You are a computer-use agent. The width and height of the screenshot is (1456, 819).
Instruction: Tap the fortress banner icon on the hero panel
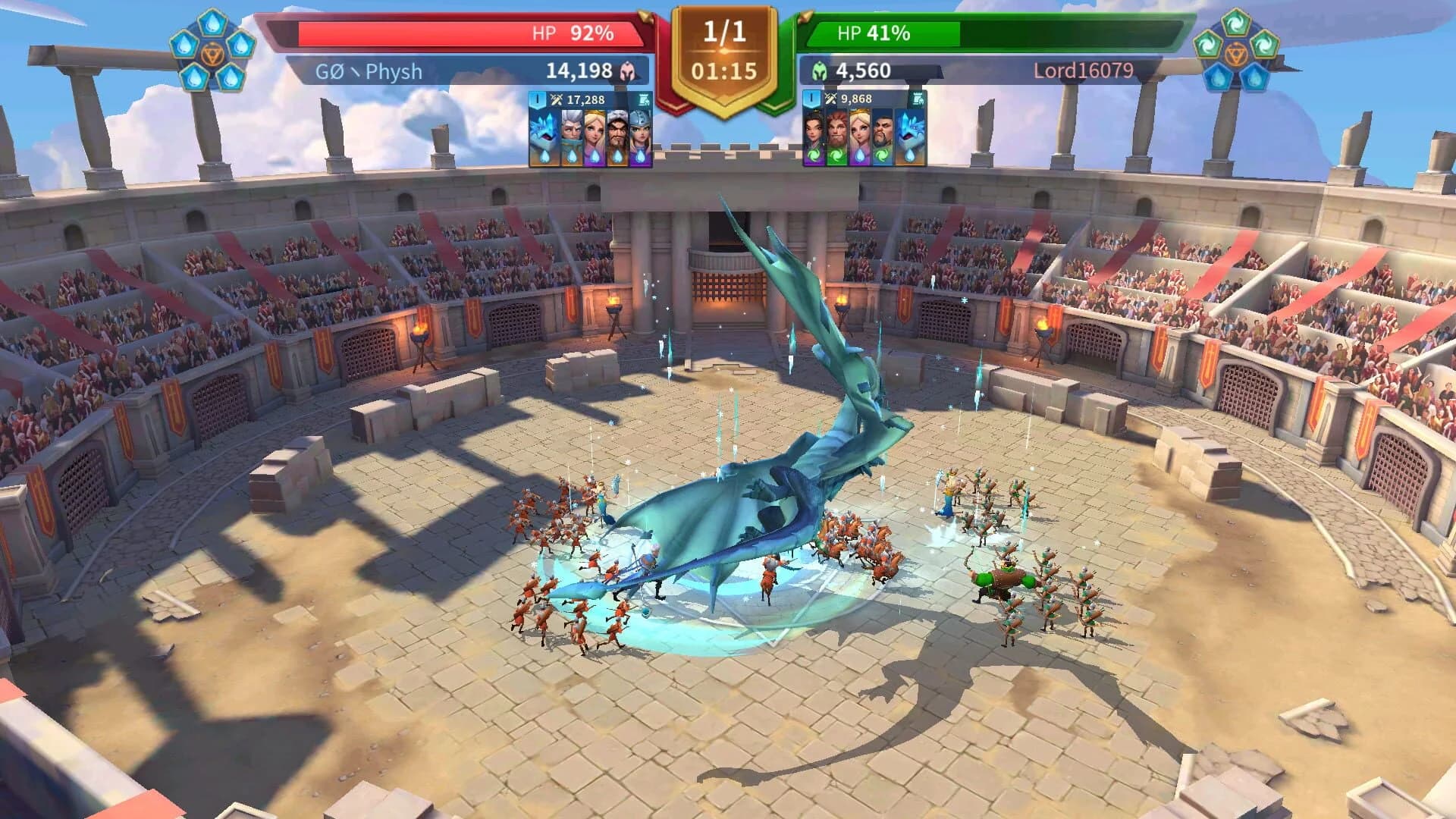click(x=644, y=99)
